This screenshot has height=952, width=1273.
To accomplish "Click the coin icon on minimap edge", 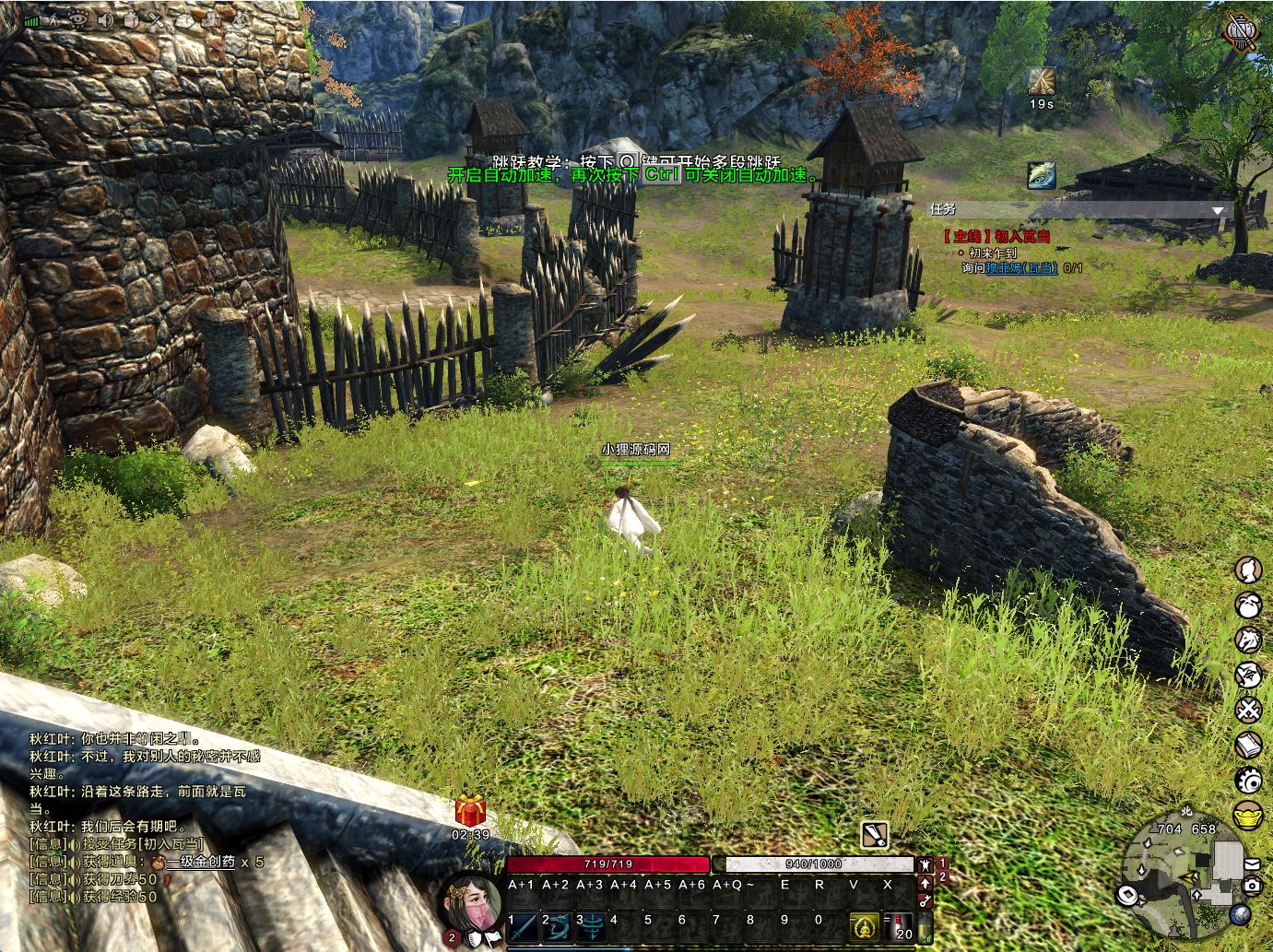I will pos(1127,894).
